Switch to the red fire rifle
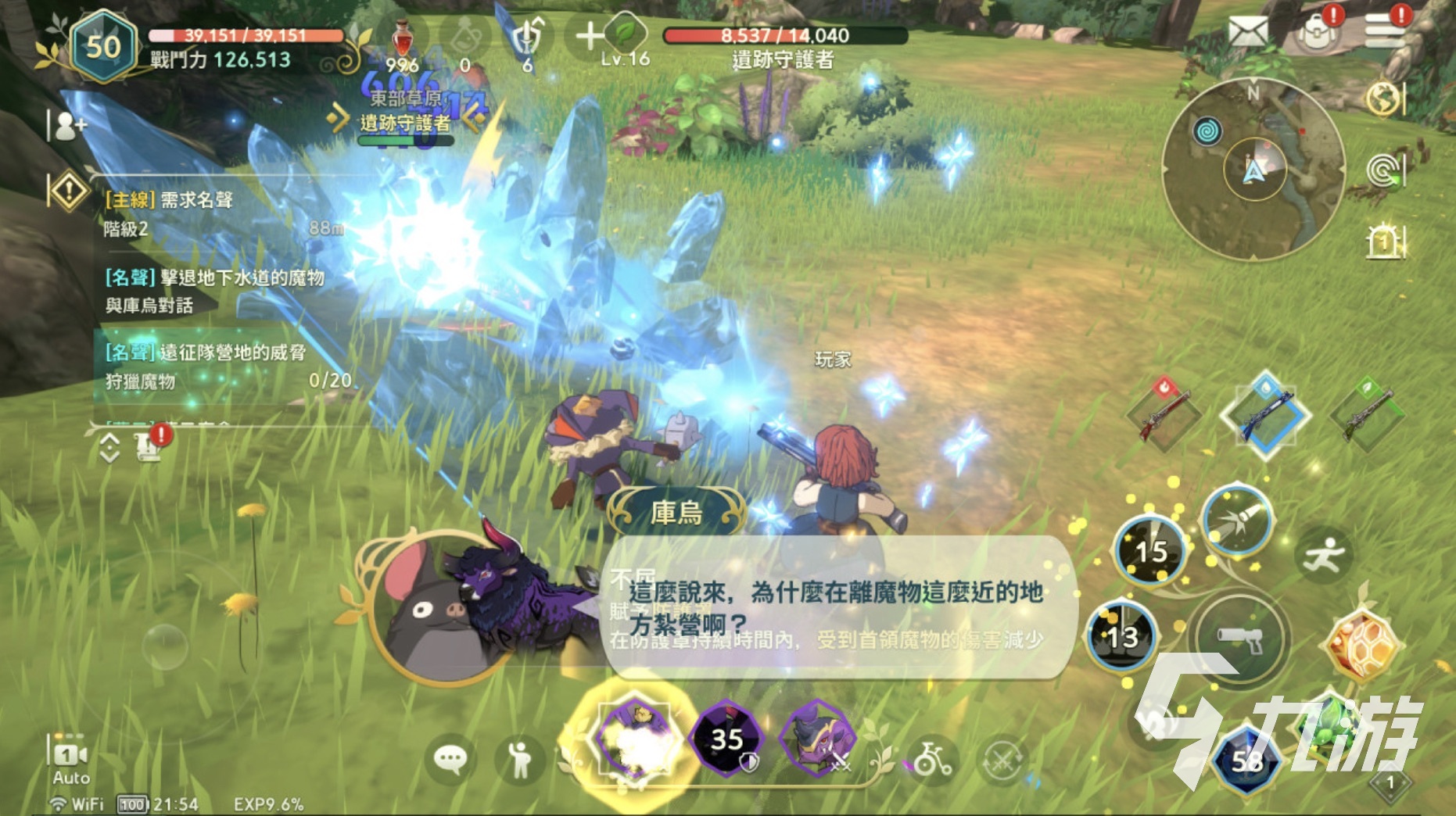 pos(1164,413)
